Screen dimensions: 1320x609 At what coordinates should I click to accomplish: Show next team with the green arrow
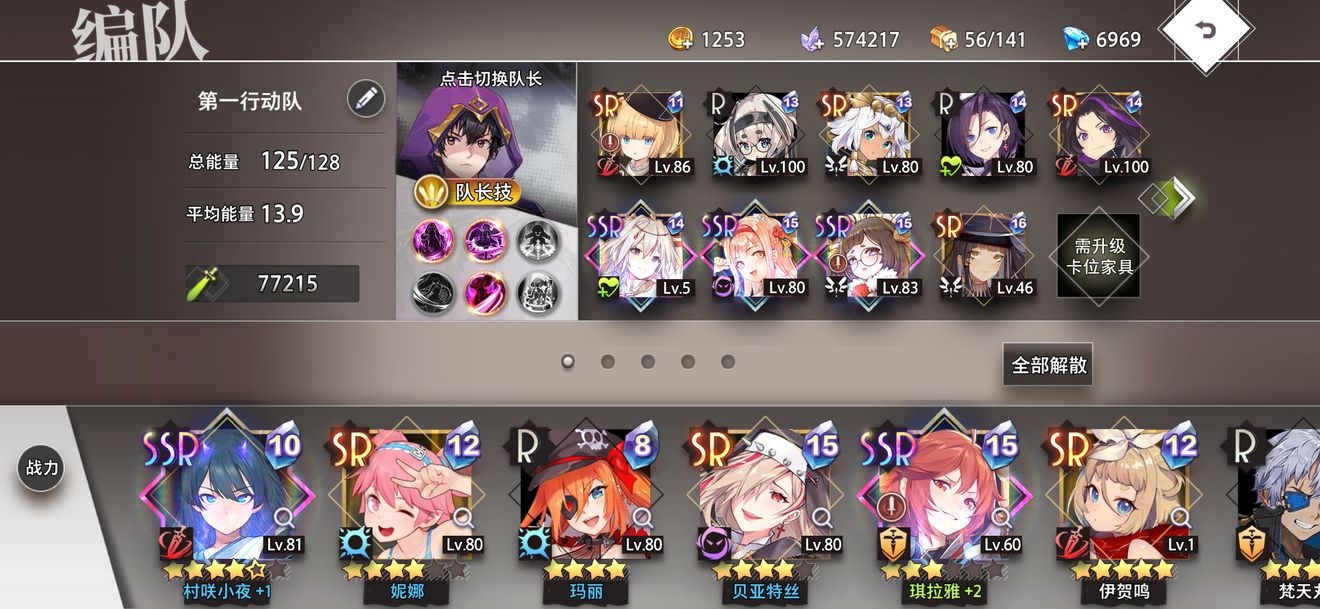(x=1180, y=197)
